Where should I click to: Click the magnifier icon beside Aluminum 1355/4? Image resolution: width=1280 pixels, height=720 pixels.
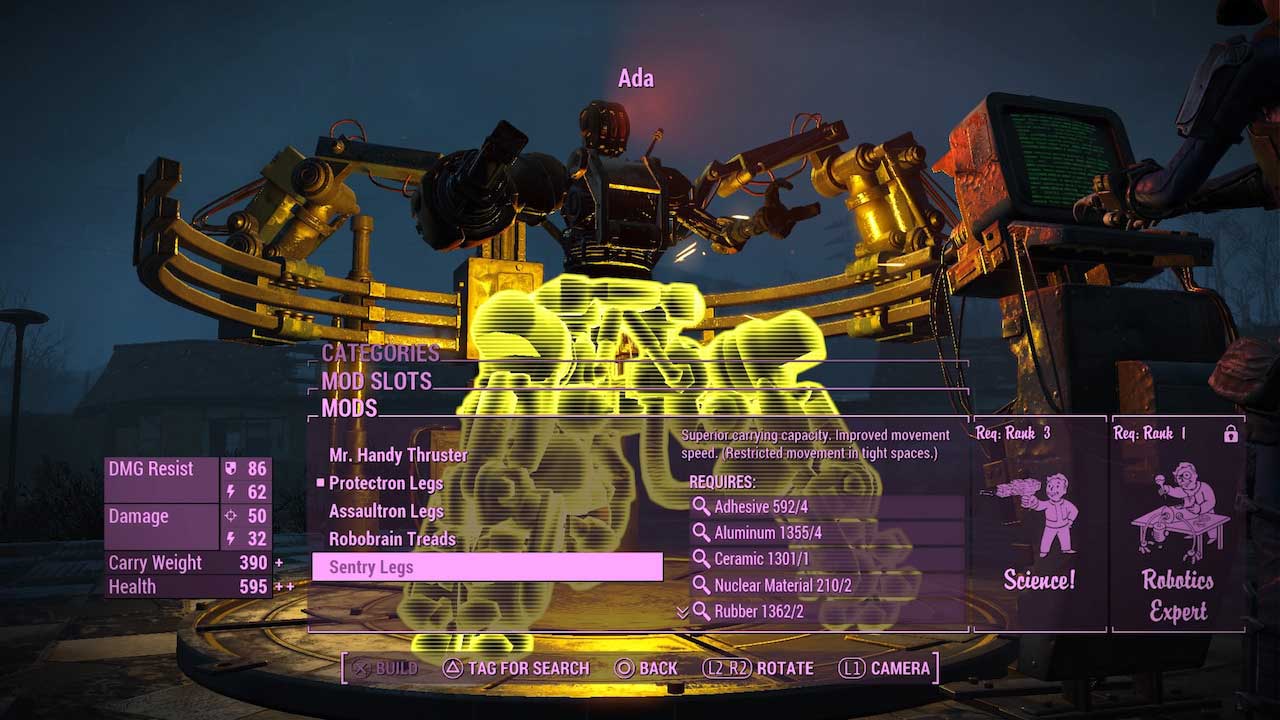pyautogui.click(x=701, y=530)
